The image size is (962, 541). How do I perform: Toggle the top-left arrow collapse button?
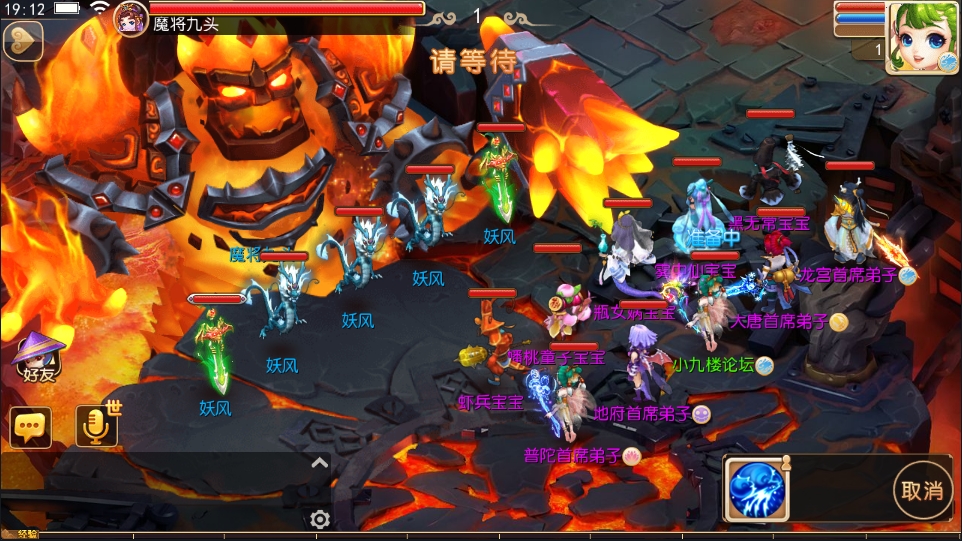point(22,42)
